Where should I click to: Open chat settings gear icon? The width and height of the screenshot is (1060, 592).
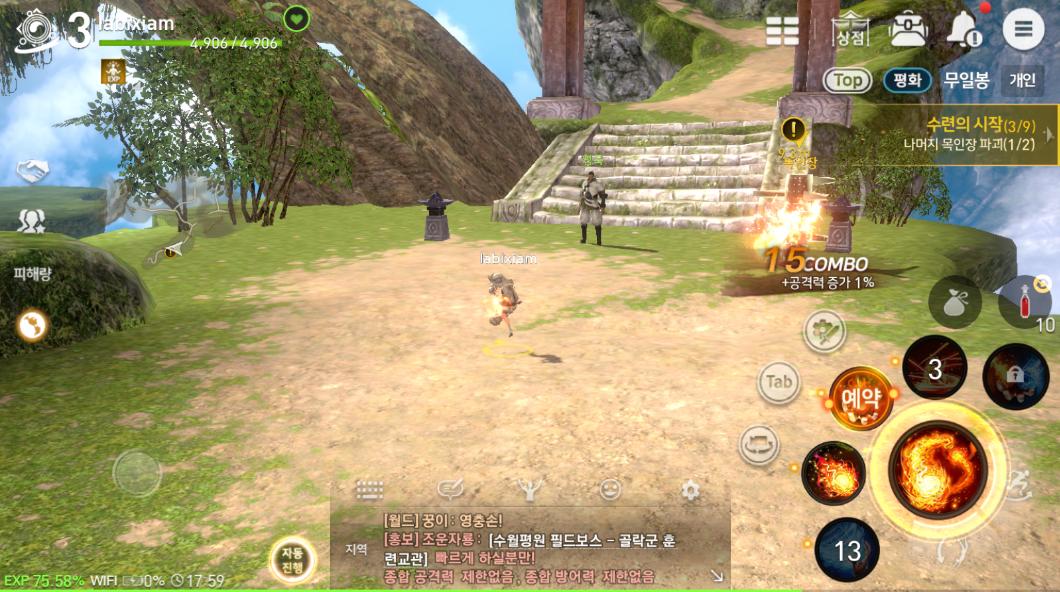690,490
